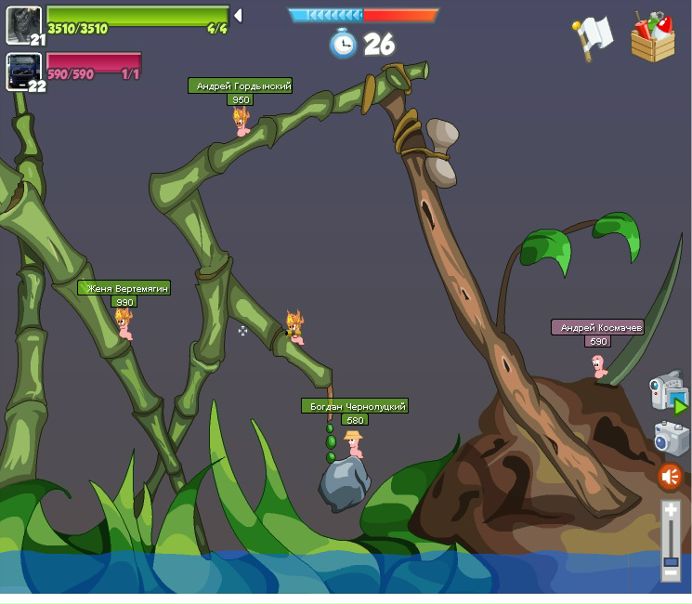Viewport: 692px width, 604px height.
Task: Select the green team avatar, level 21
Action: coord(23,24)
